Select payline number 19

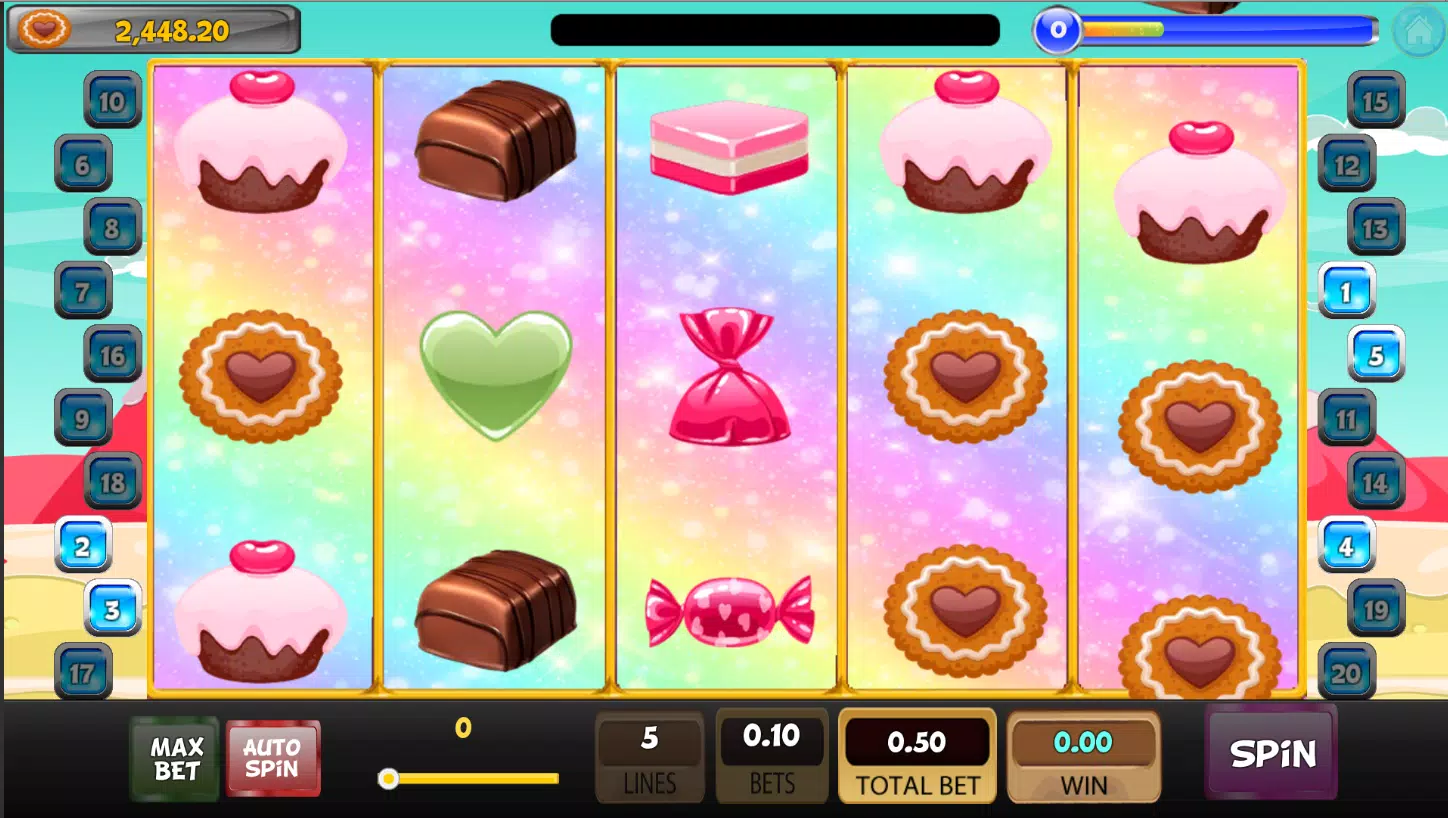tap(1375, 609)
